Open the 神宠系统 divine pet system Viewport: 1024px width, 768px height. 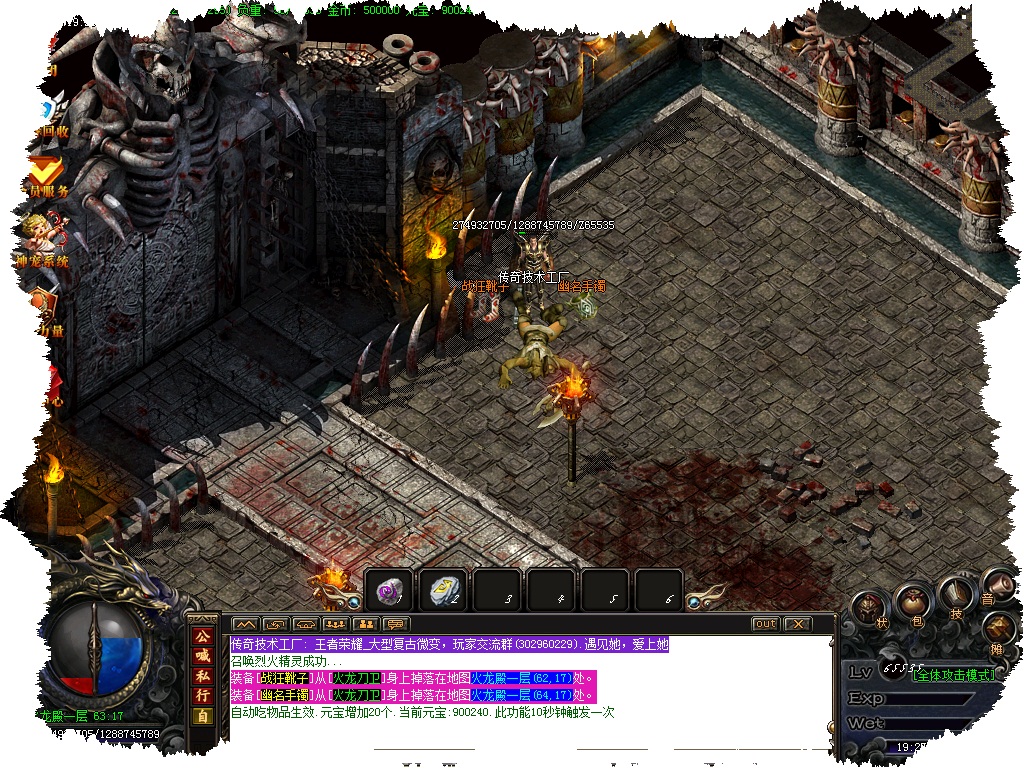[42, 243]
